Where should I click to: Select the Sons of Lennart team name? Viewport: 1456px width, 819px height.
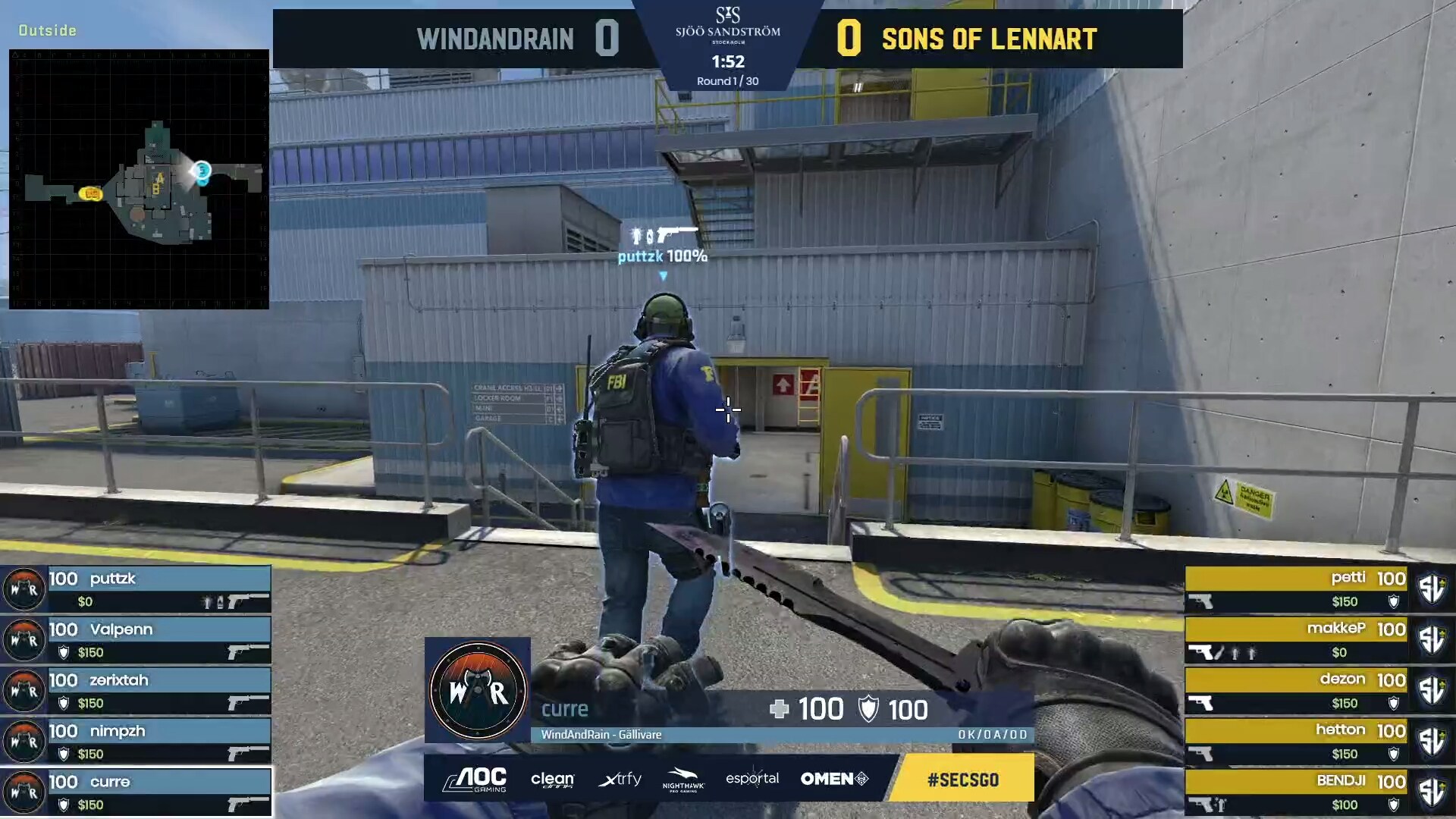989,39
